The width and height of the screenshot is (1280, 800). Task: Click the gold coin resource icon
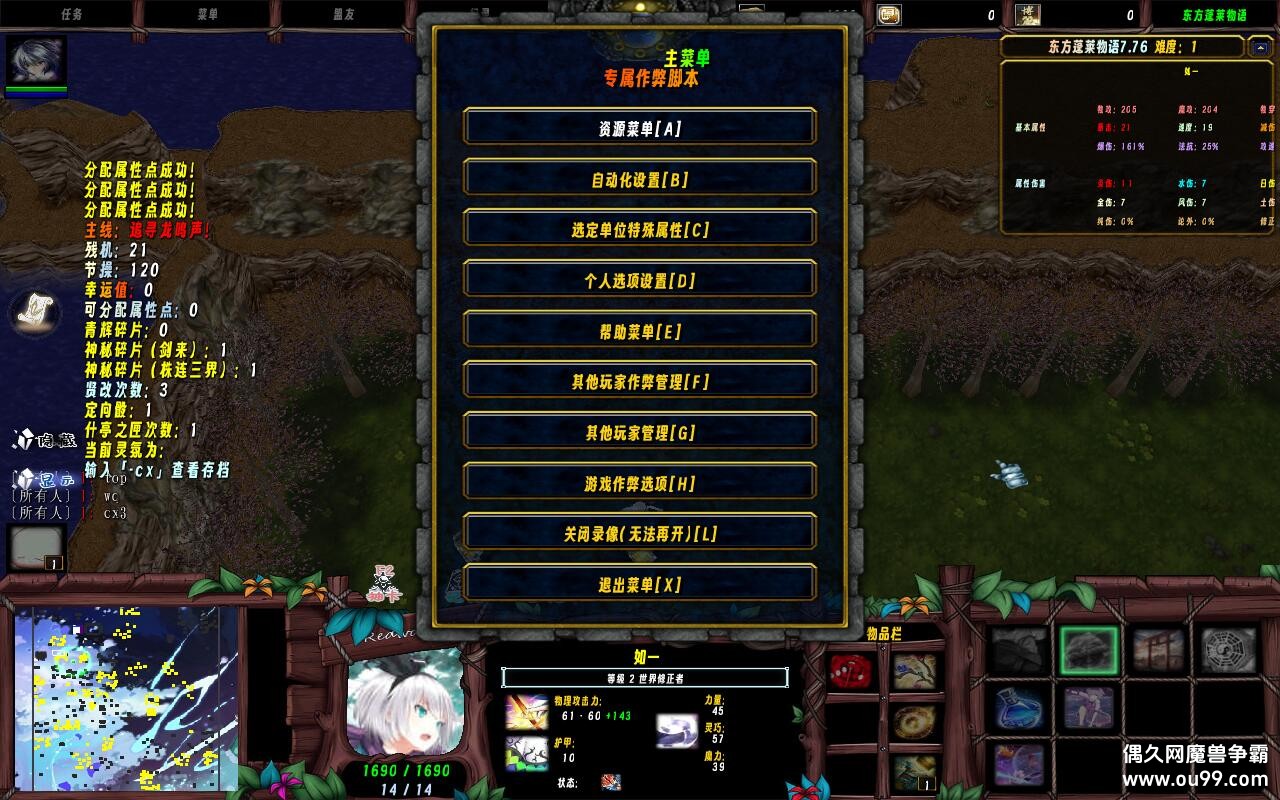(889, 13)
